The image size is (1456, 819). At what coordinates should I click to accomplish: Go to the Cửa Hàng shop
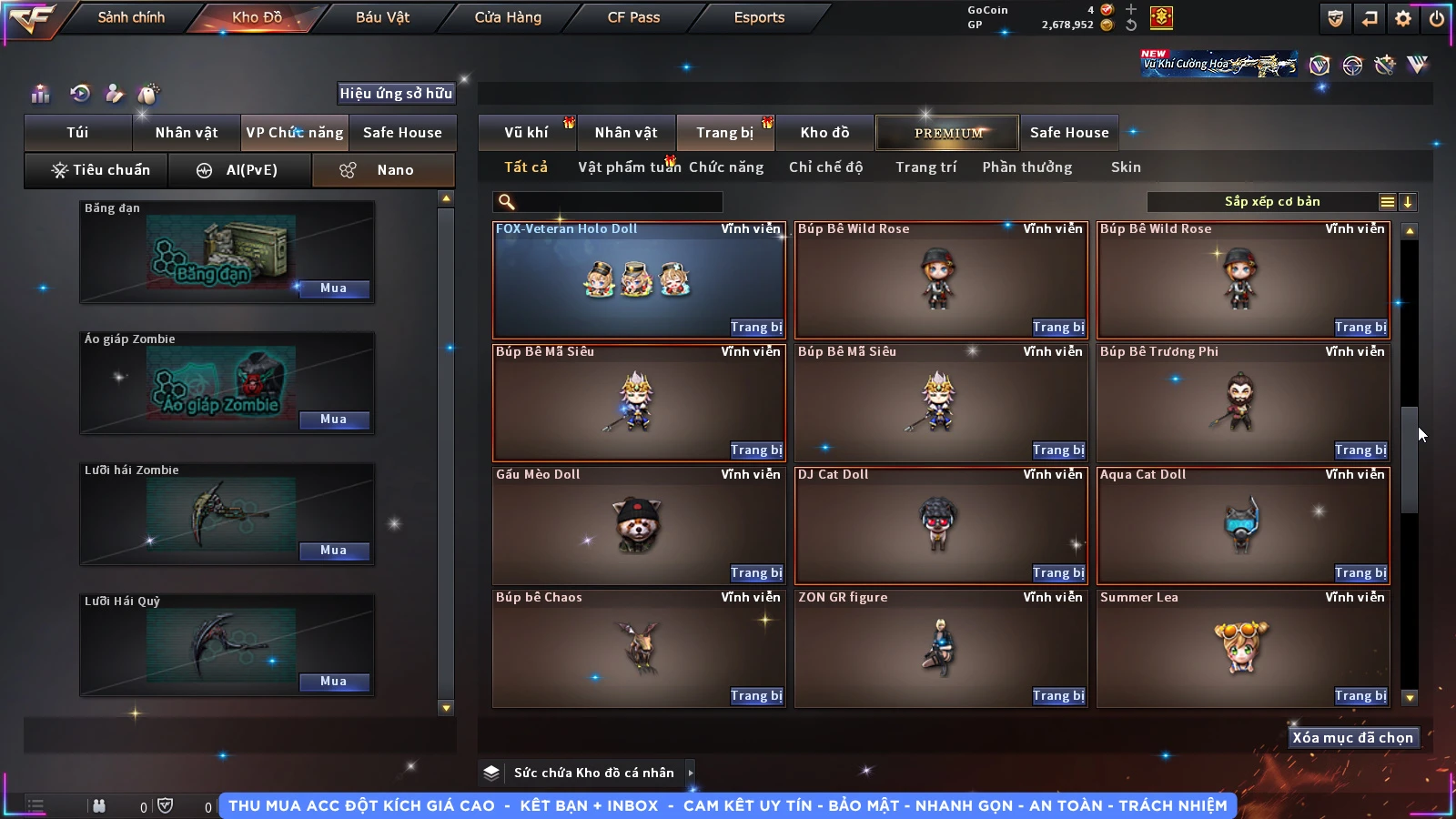coord(508,17)
